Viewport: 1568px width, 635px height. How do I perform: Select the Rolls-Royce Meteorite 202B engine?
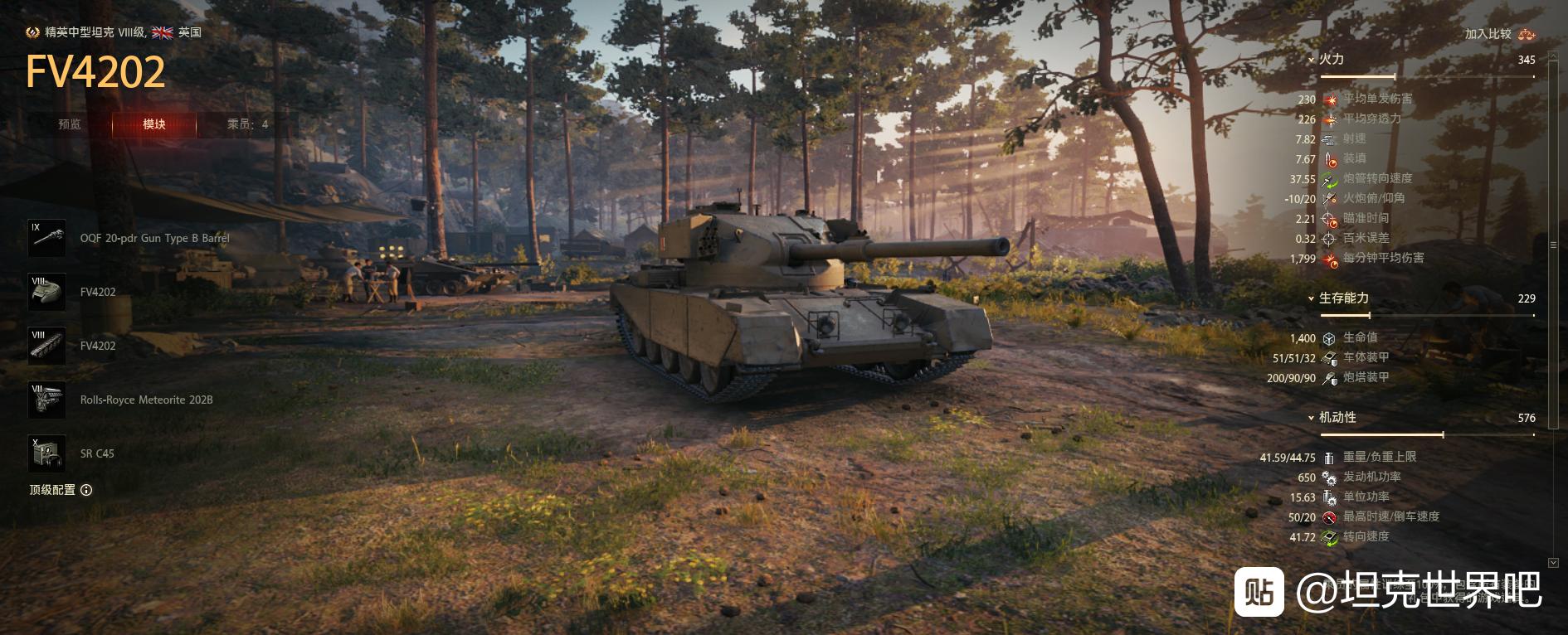coord(47,400)
